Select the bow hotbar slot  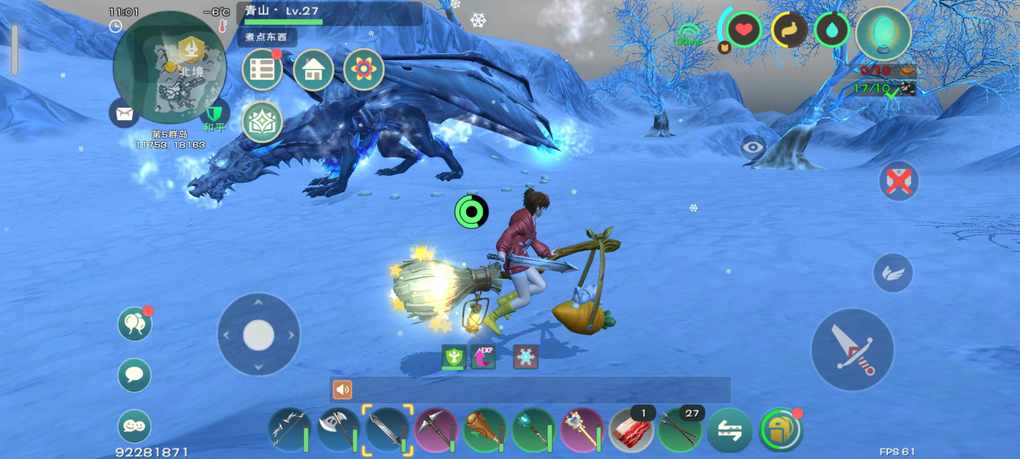coord(290,430)
